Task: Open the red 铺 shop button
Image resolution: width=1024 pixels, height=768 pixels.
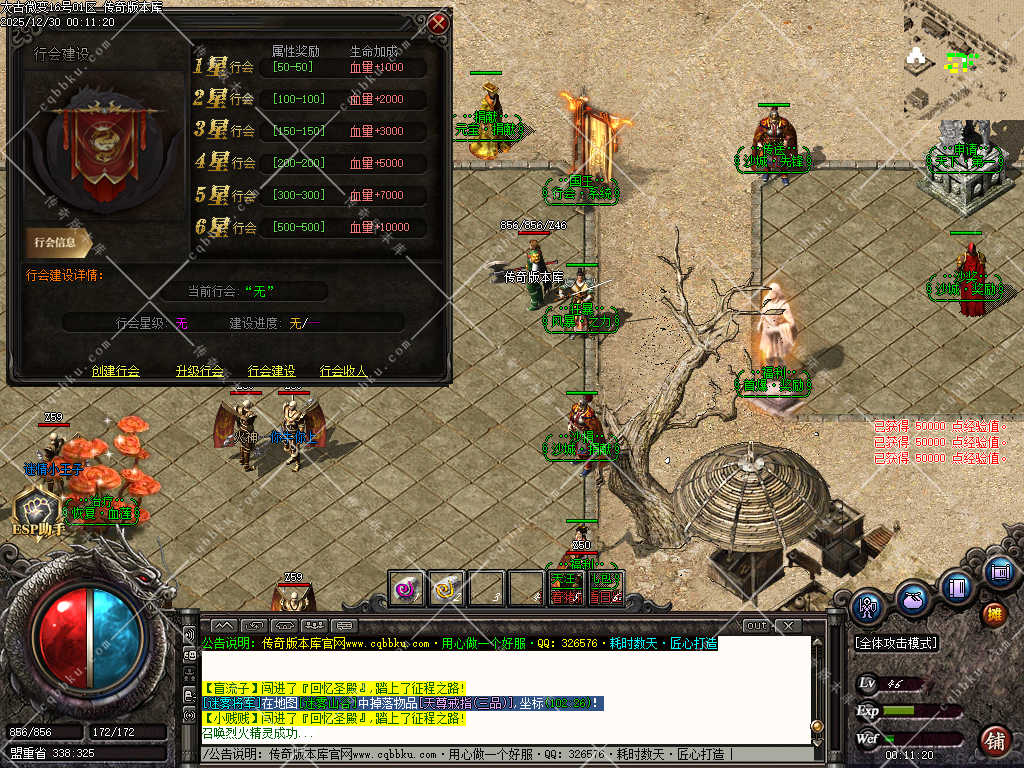Action: [x=994, y=740]
